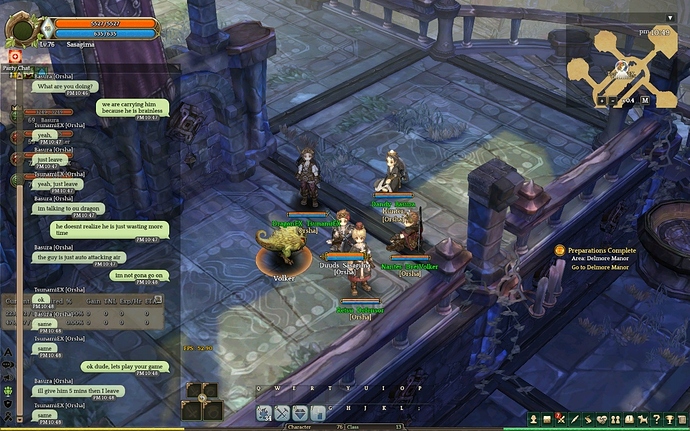The width and height of the screenshot is (690, 431).
Task: Open the Preparations Complete quest tracker entry
Action: click(x=601, y=250)
